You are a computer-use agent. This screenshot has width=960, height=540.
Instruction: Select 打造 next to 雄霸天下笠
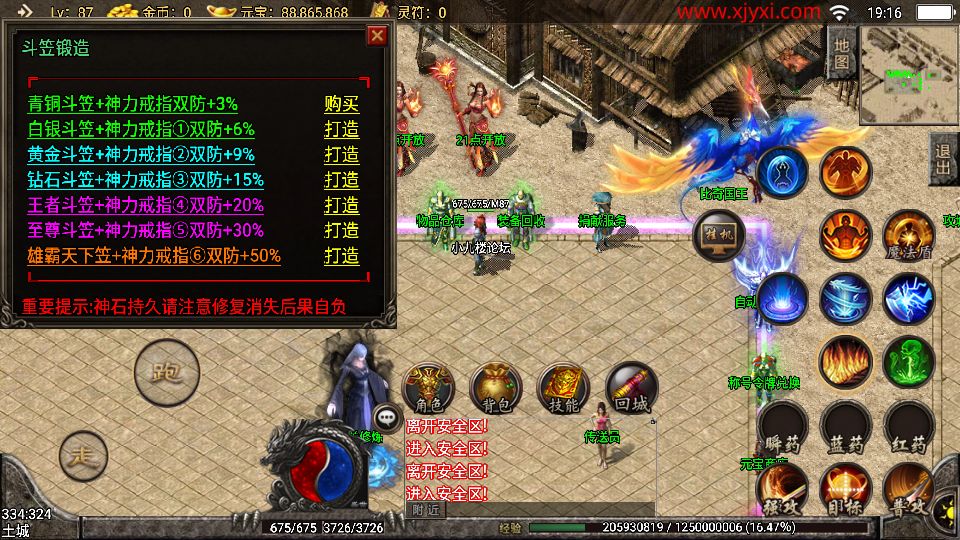click(x=341, y=256)
